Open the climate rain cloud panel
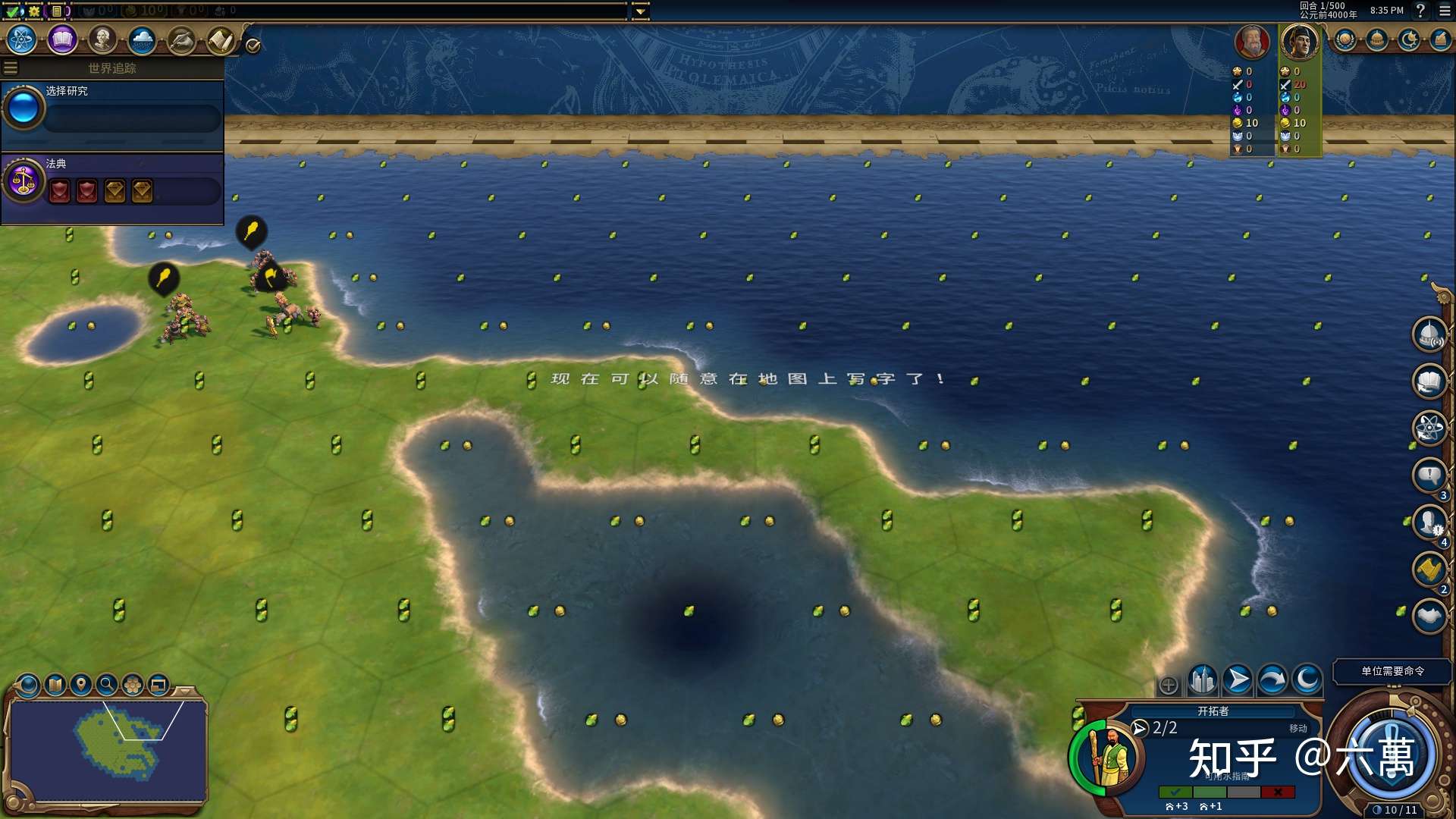 pyautogui.click(x=142, y=39)
